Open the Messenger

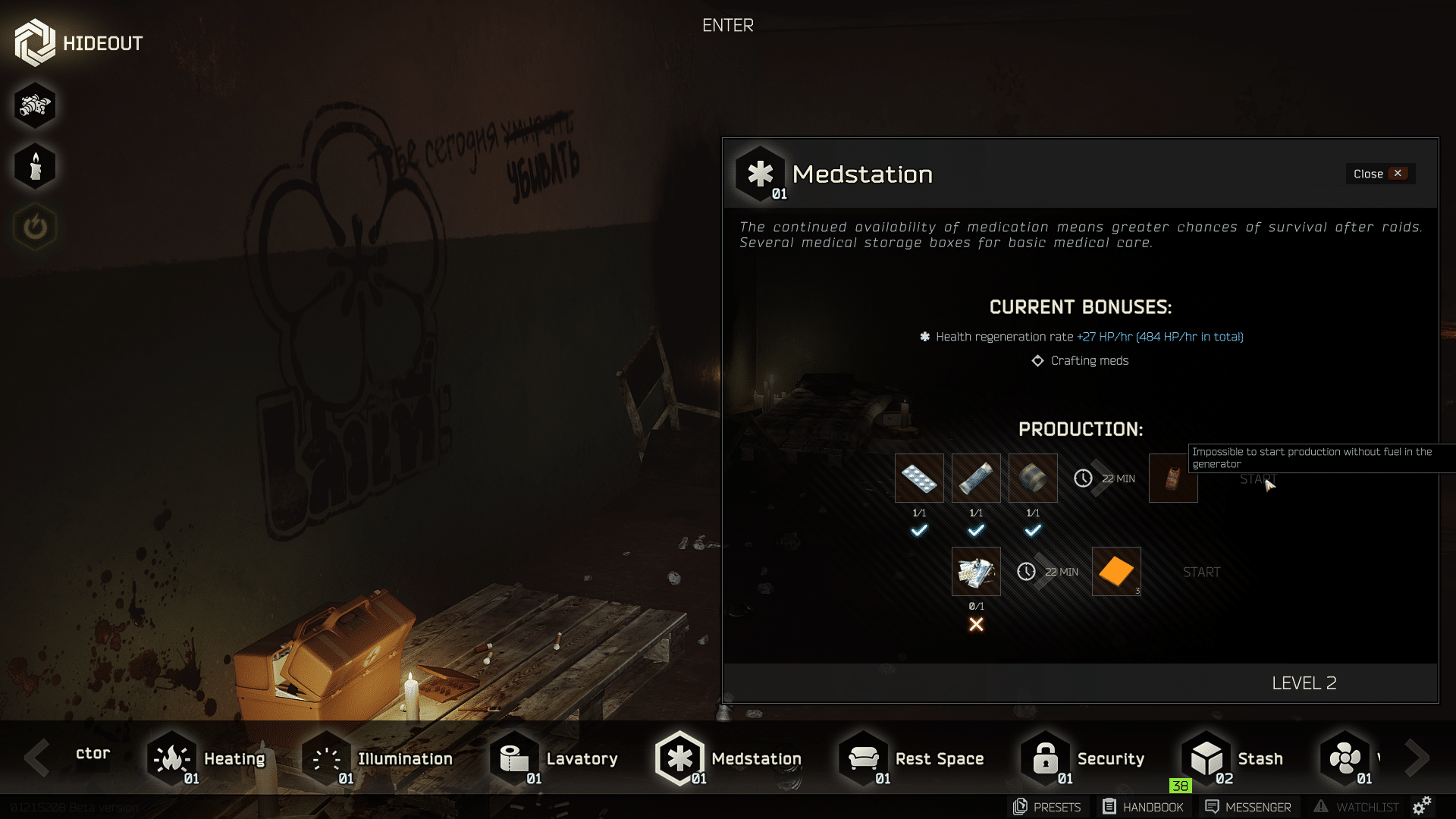point(1248,807)
